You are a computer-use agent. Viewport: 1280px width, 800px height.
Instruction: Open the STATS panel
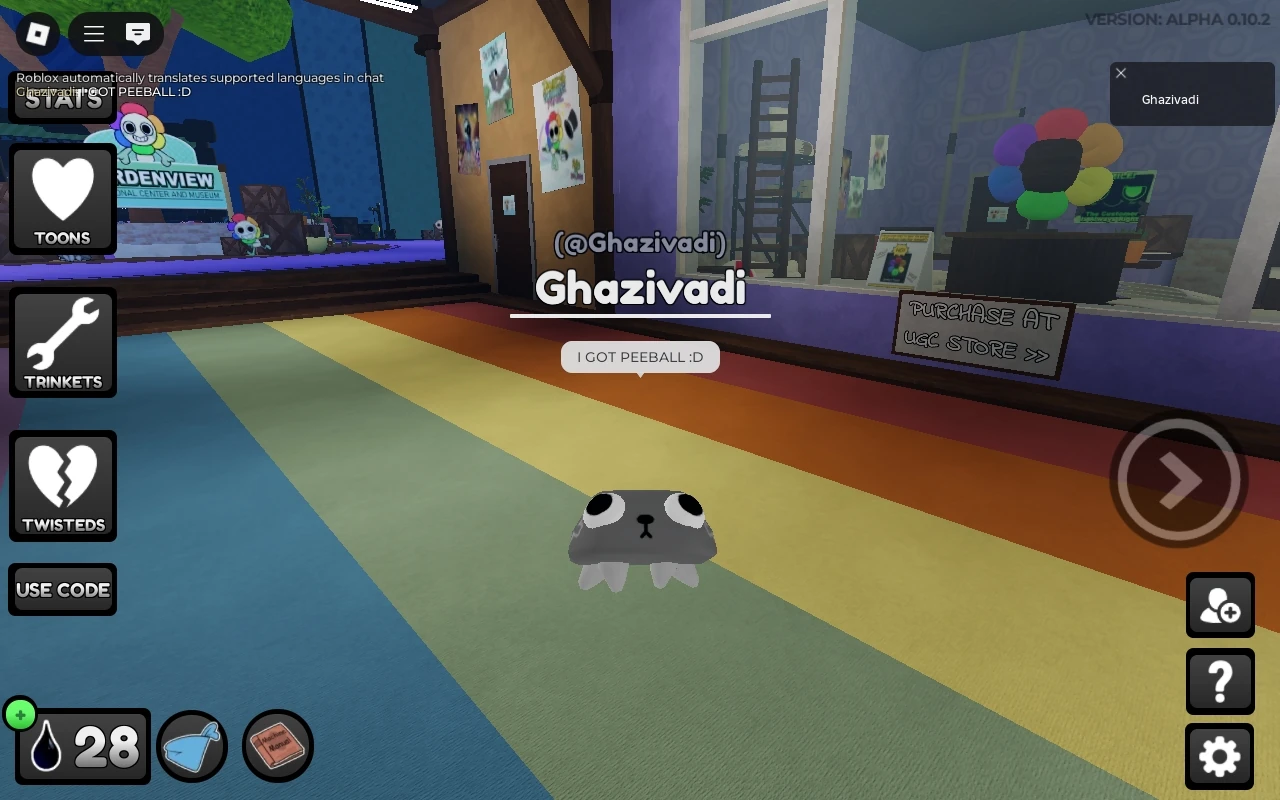click(x=62, y=99)
